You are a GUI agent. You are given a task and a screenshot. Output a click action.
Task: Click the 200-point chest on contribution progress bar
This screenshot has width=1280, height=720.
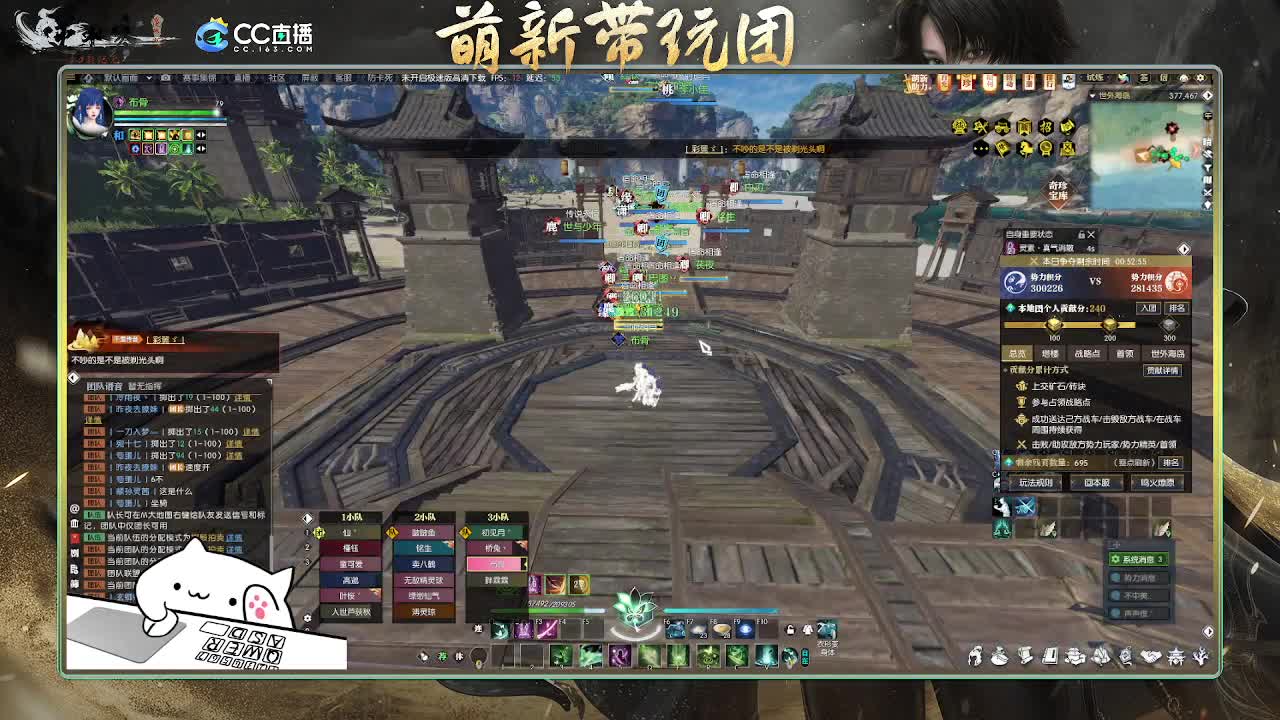[1111, 325]
